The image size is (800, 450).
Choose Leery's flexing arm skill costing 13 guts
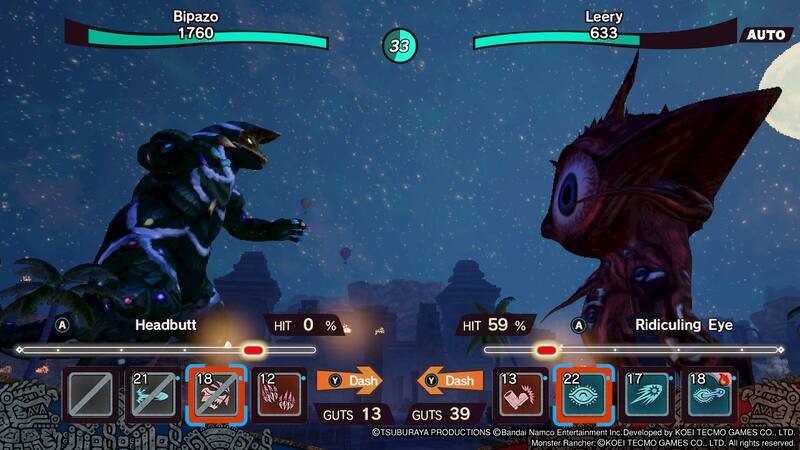click(x=521, y=394)
